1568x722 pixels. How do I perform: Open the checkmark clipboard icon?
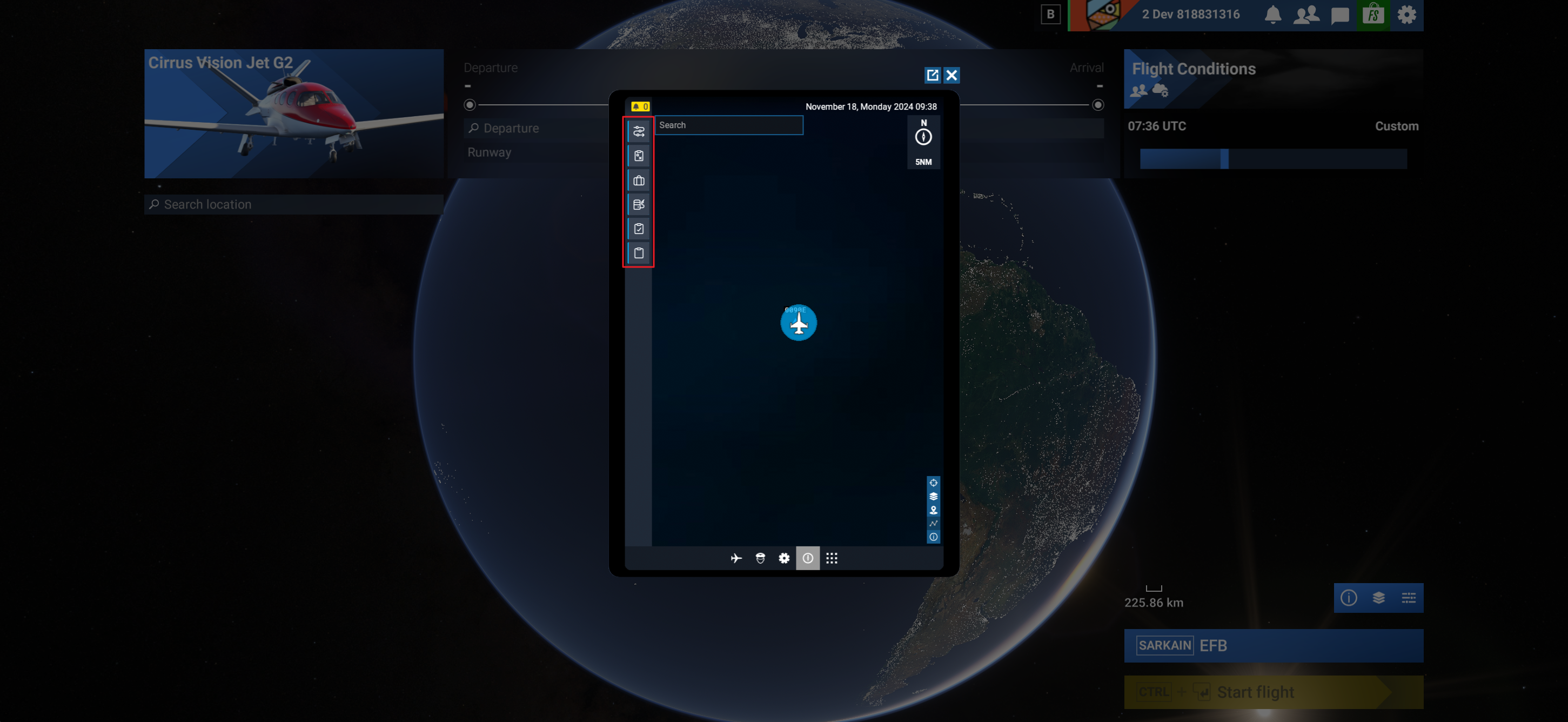tap(639, 229)
